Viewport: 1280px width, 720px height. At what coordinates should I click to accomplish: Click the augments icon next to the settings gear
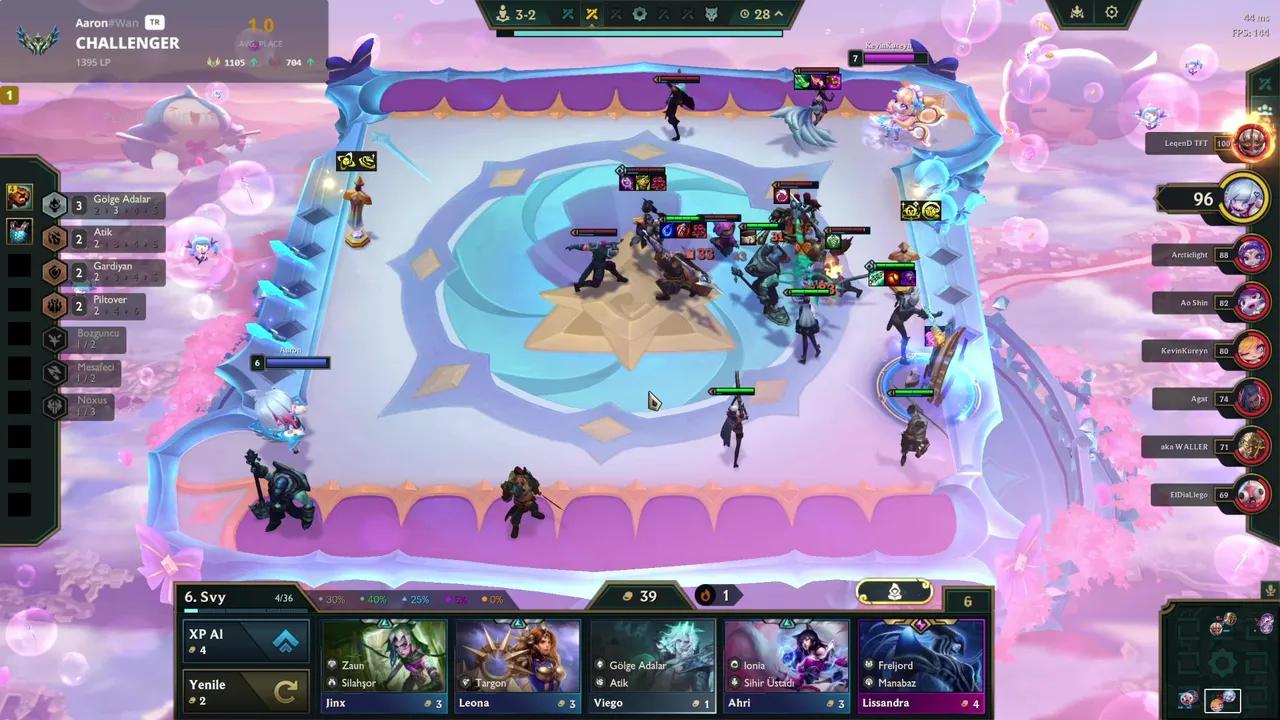(1075, 12)
